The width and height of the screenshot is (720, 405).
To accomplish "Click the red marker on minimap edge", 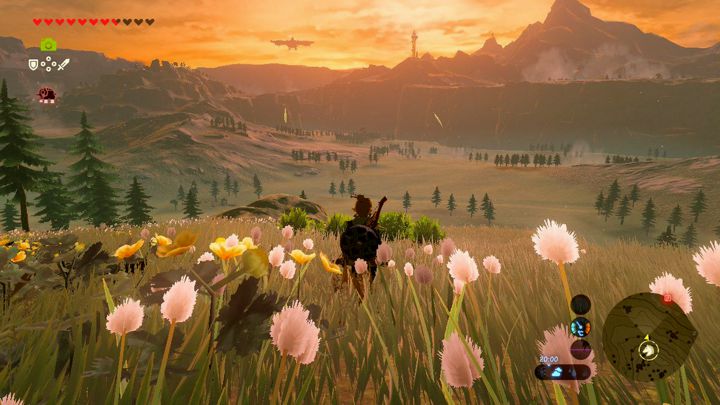I will pos(667,298).
